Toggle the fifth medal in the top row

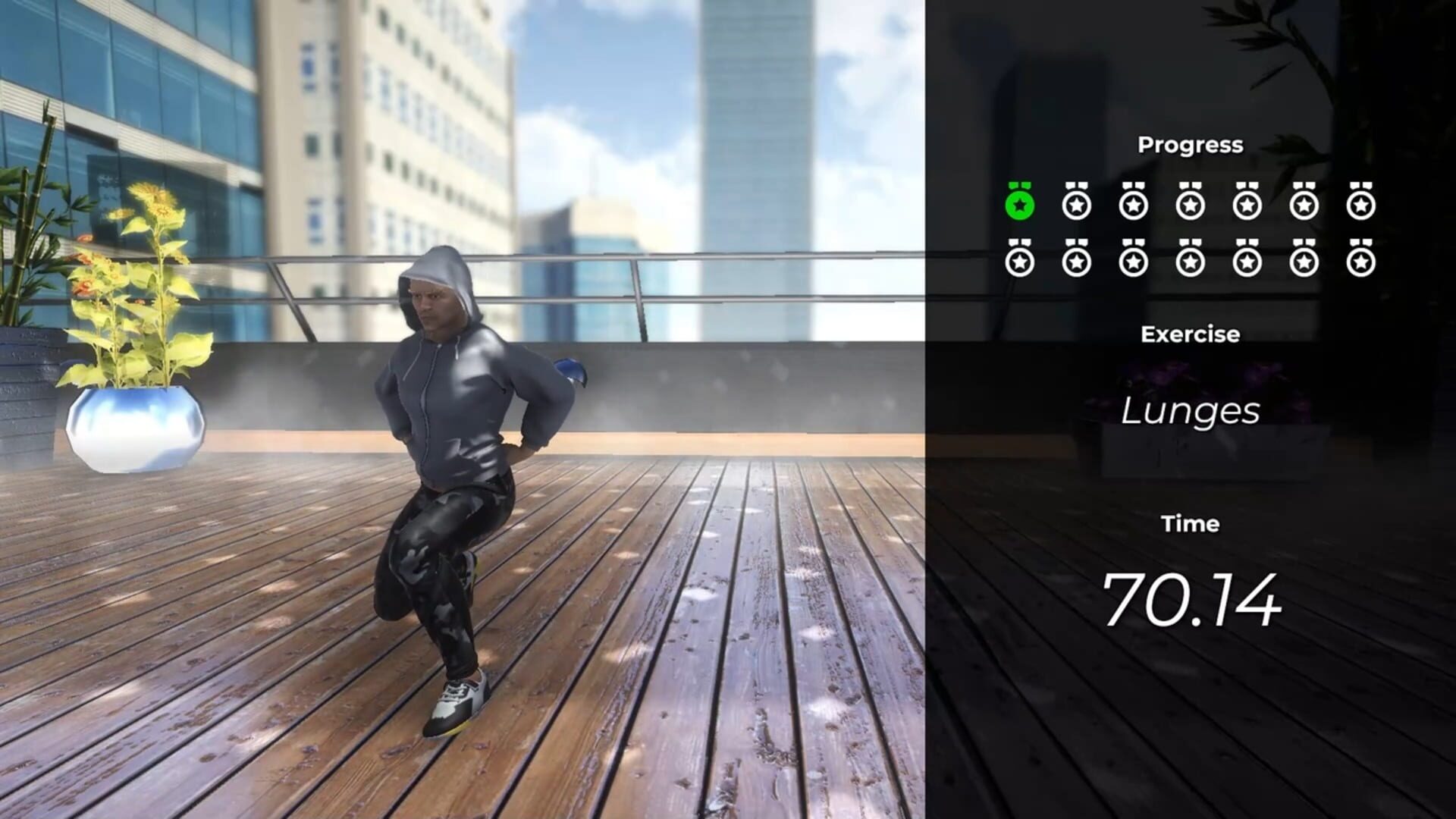[x=1247, y=205]
